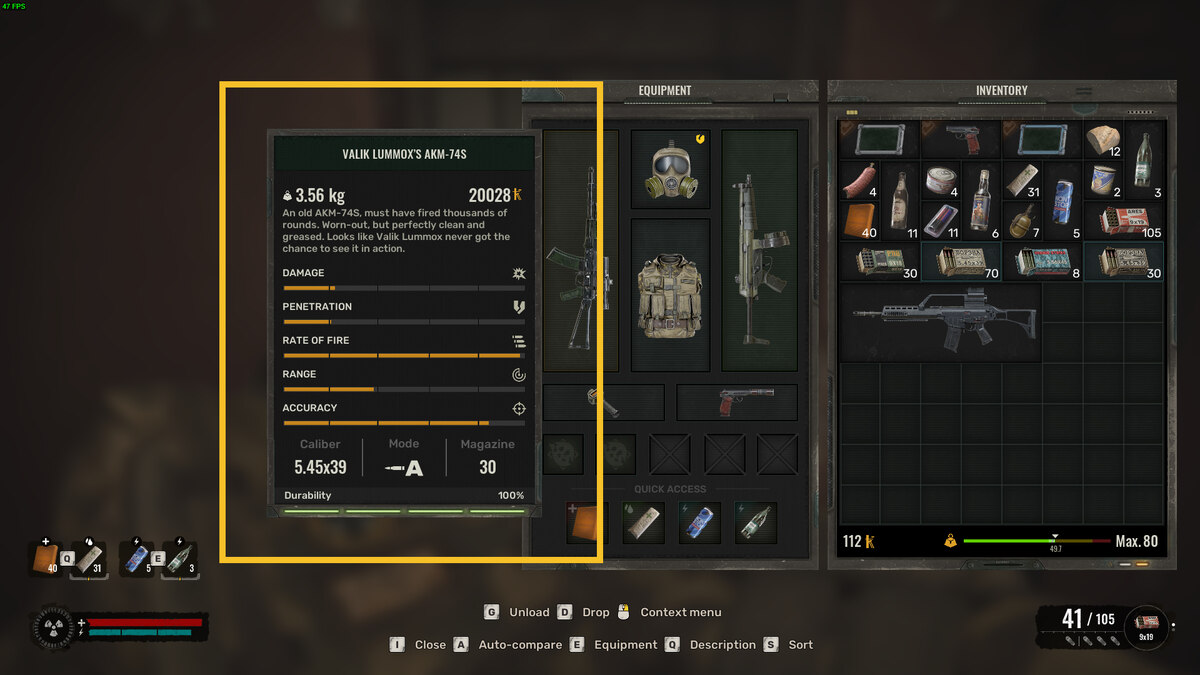Select the equipped submachine gun slot
The image size is (1200, 675).
pos(759,250)
